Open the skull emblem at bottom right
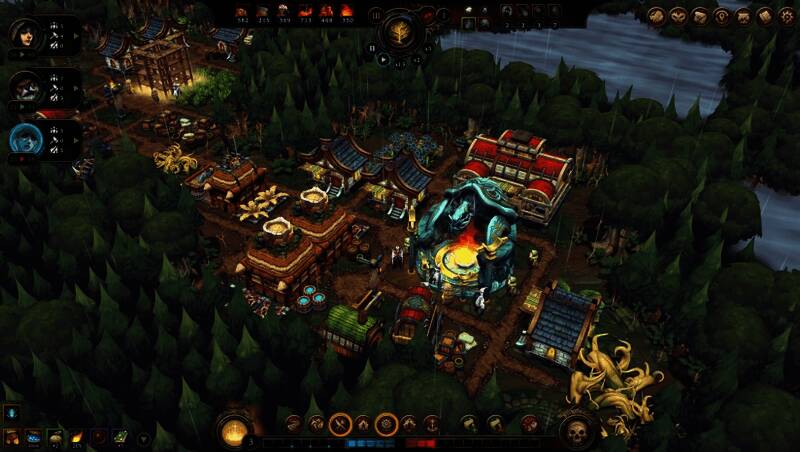Viewport: 800px width, 452px height. (578, 432)
